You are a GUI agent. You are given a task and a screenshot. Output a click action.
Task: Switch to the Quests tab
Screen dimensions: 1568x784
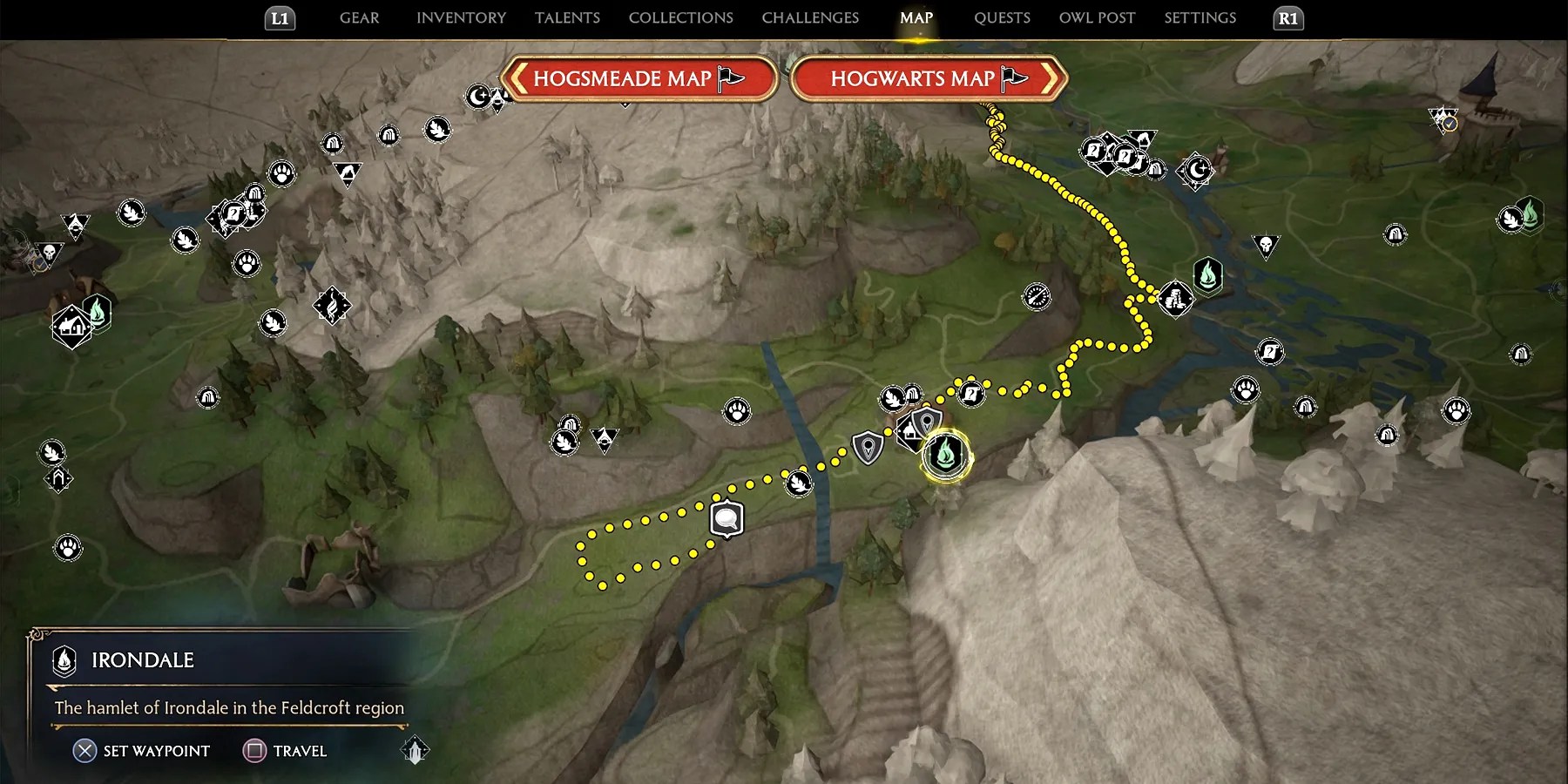pyautogui.click(x=1002, y=17)
